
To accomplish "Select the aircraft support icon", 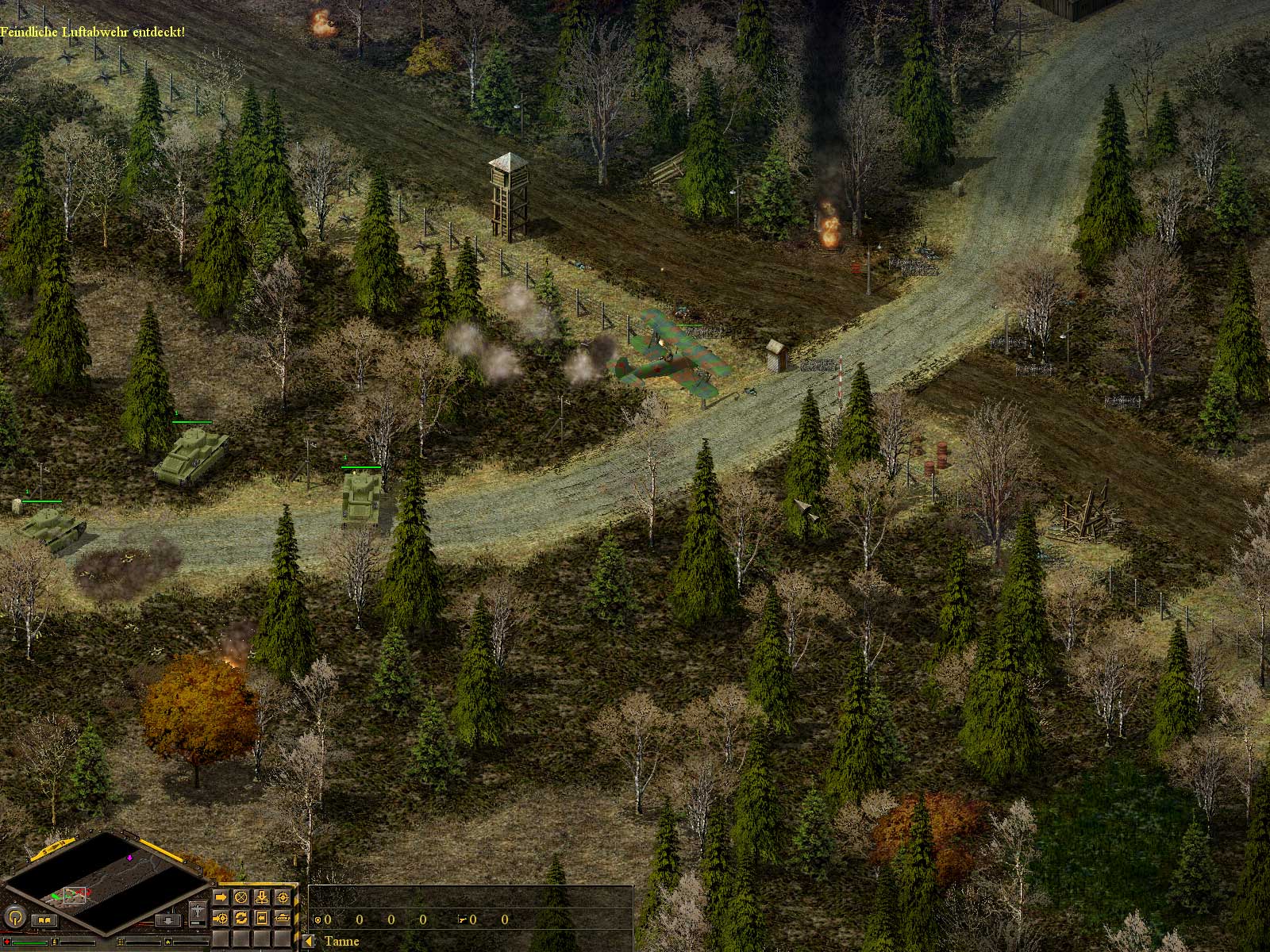I will pyautogui.click(x=198, y=913).
